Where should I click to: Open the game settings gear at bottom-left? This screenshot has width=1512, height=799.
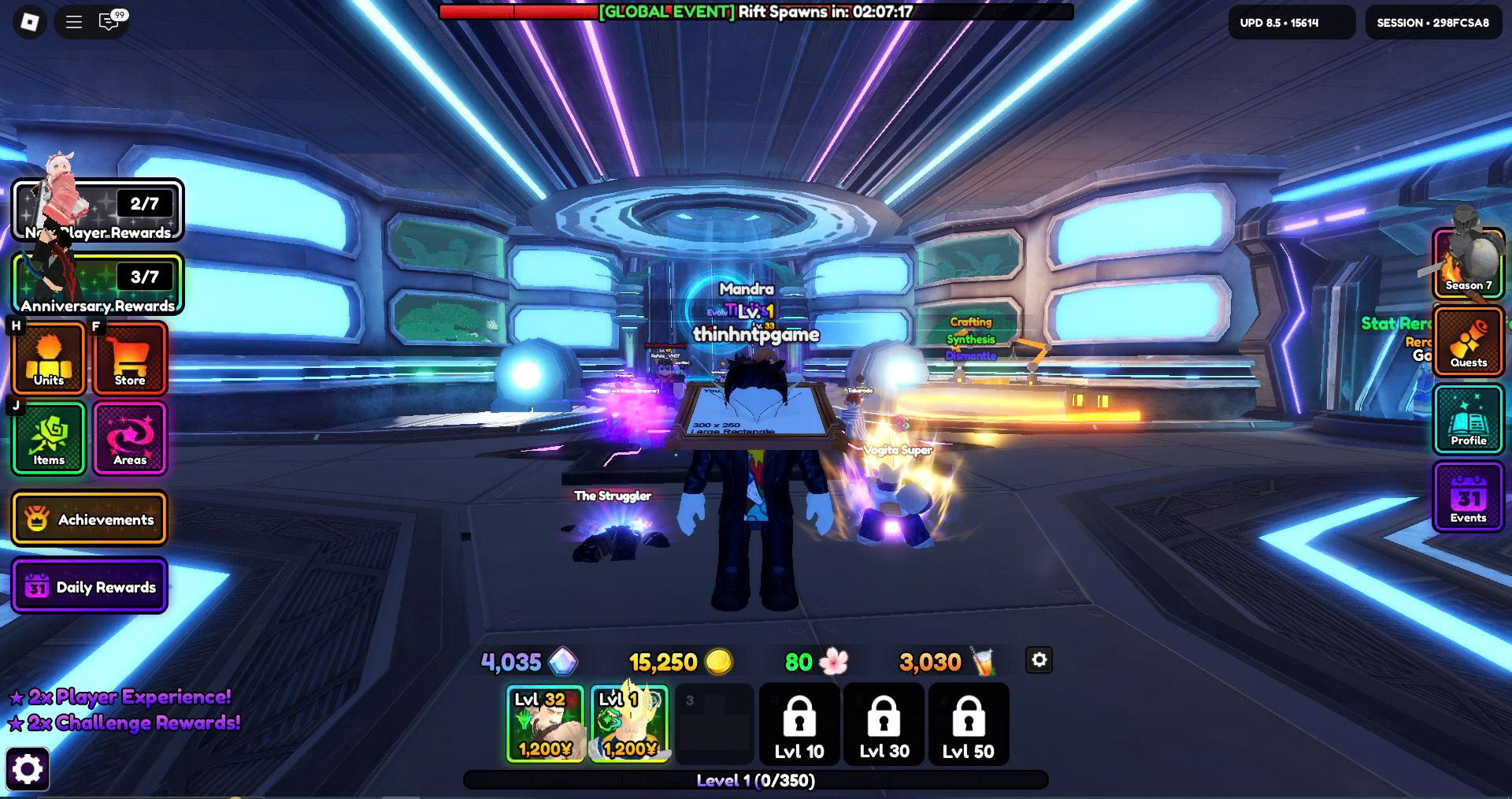click(28, 769)
